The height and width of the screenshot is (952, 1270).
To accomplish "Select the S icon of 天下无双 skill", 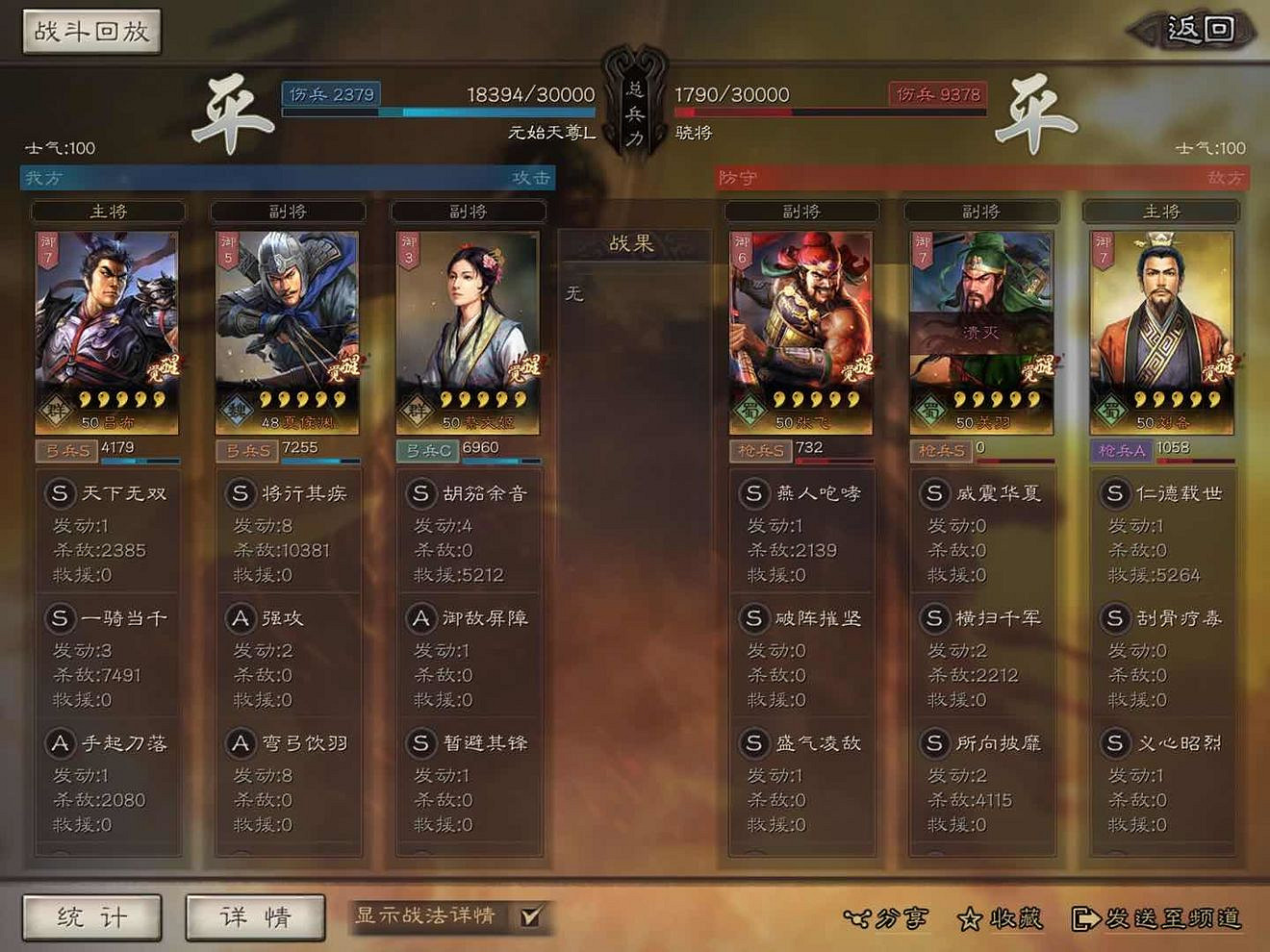I will (61, 493).
